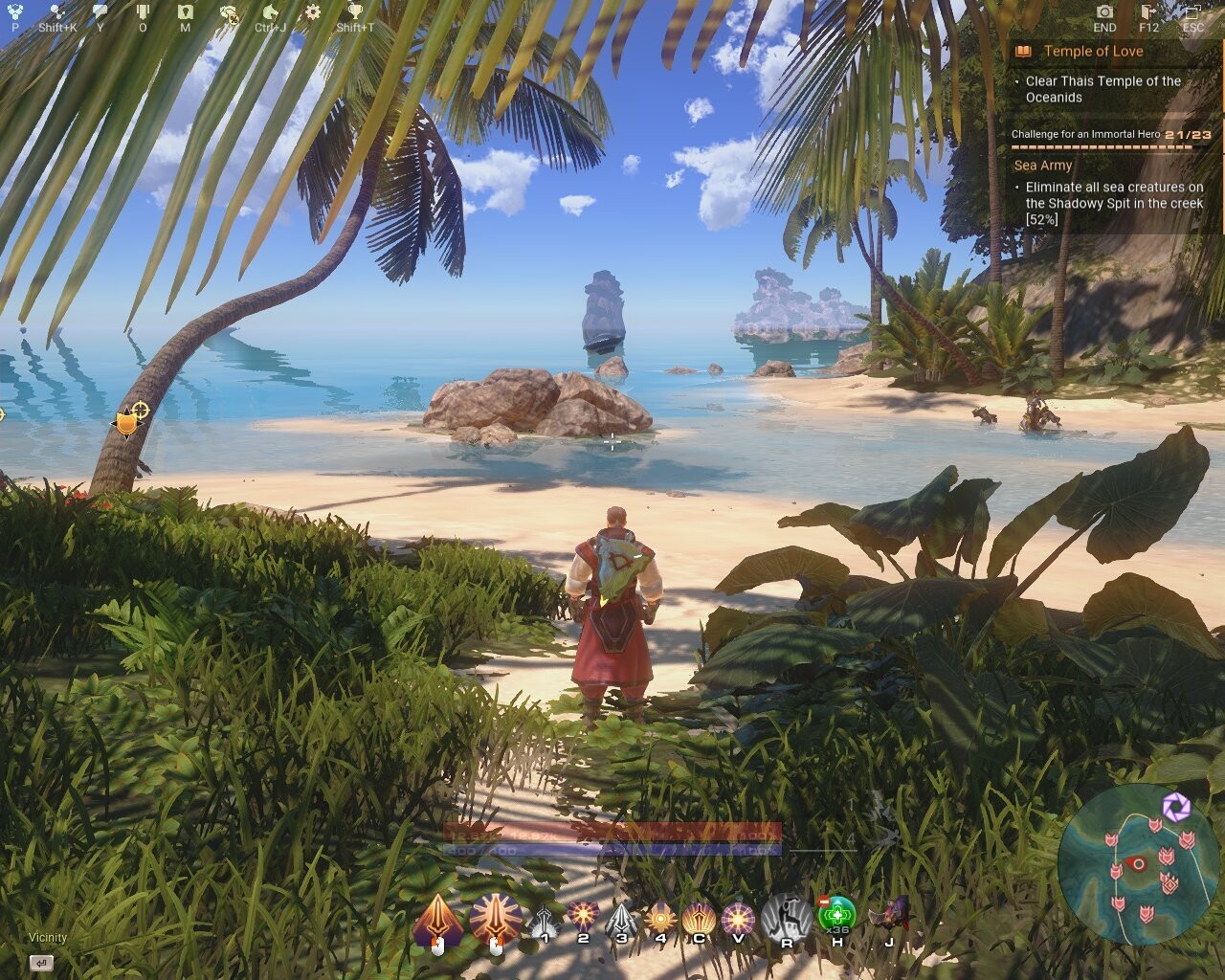The width and height of the screenshot is (1225, 980).
Task: Activate the grey sword ability in slot 1
Action: 545,922
